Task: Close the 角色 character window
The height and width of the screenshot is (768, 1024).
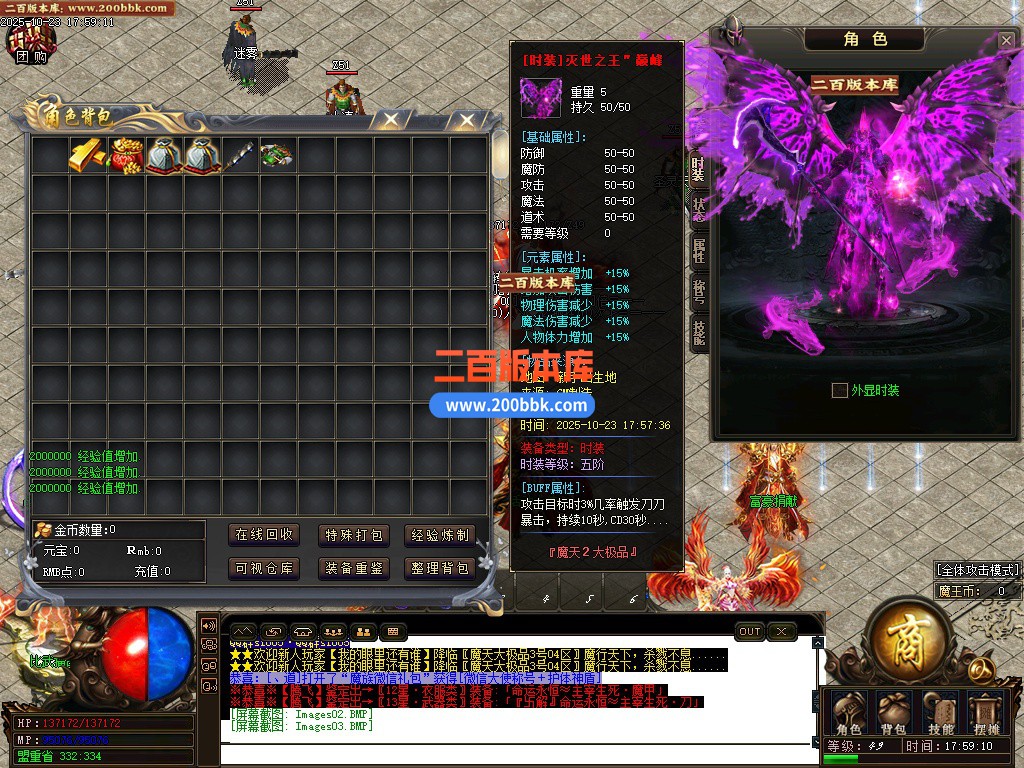Action: pyautogui.click(x=1006, y=40)
